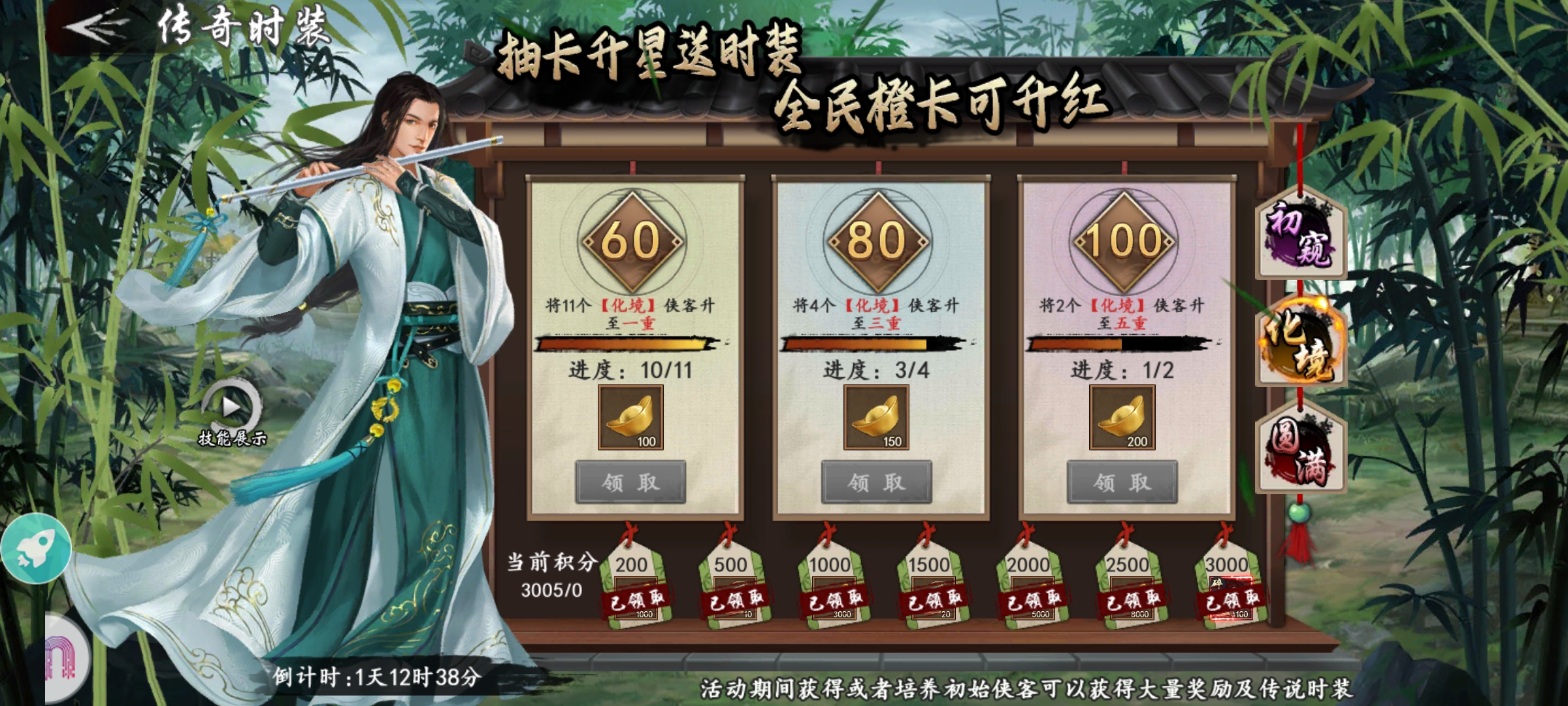The image size is (1568, 706).
Task: Claim the 100-point card reward
Action: pyautogui.click(x=1122, y=482)
